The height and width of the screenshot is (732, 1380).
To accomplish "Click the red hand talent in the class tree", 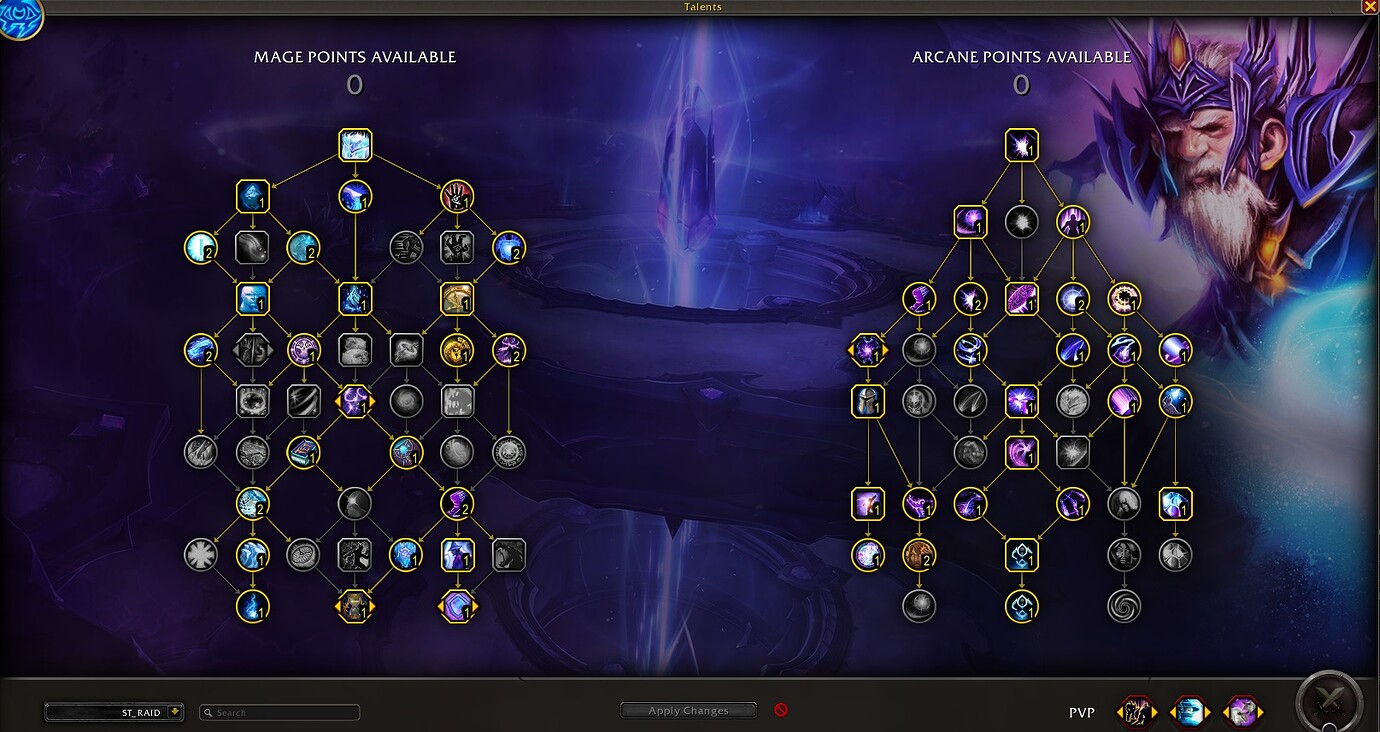I will [x=457, y=196].
